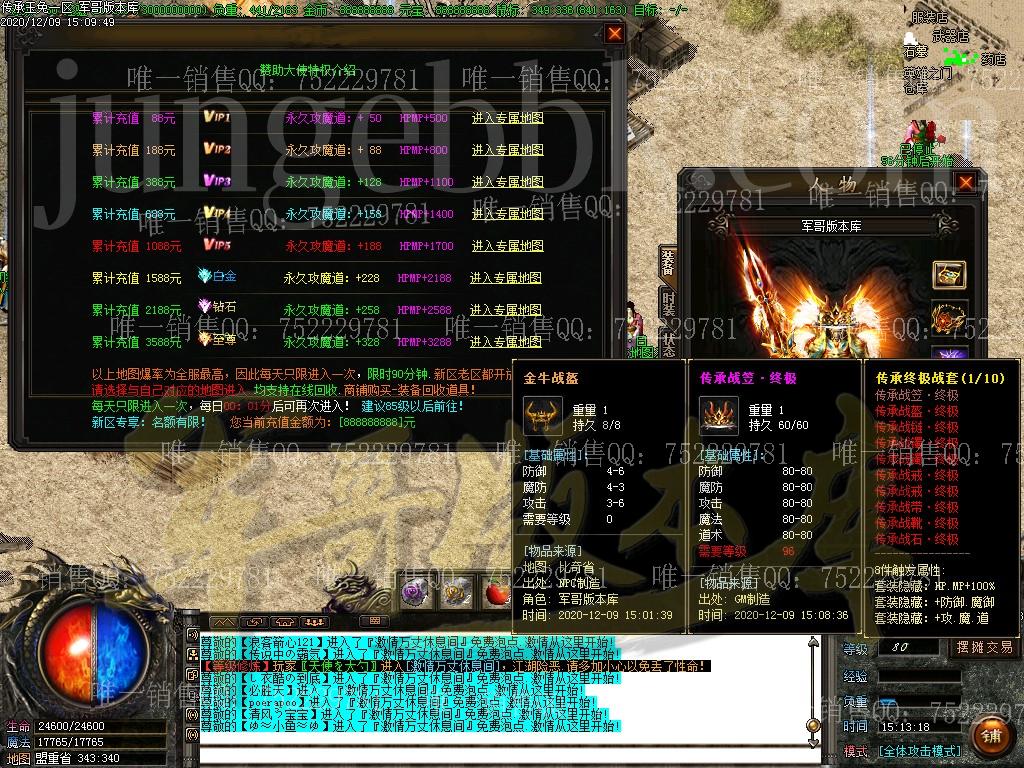The height and width of the screenshot is (768, 1024).
Task: Use the purple rose hotbar item
Action: pyautogui.click(x=414, y=592)
